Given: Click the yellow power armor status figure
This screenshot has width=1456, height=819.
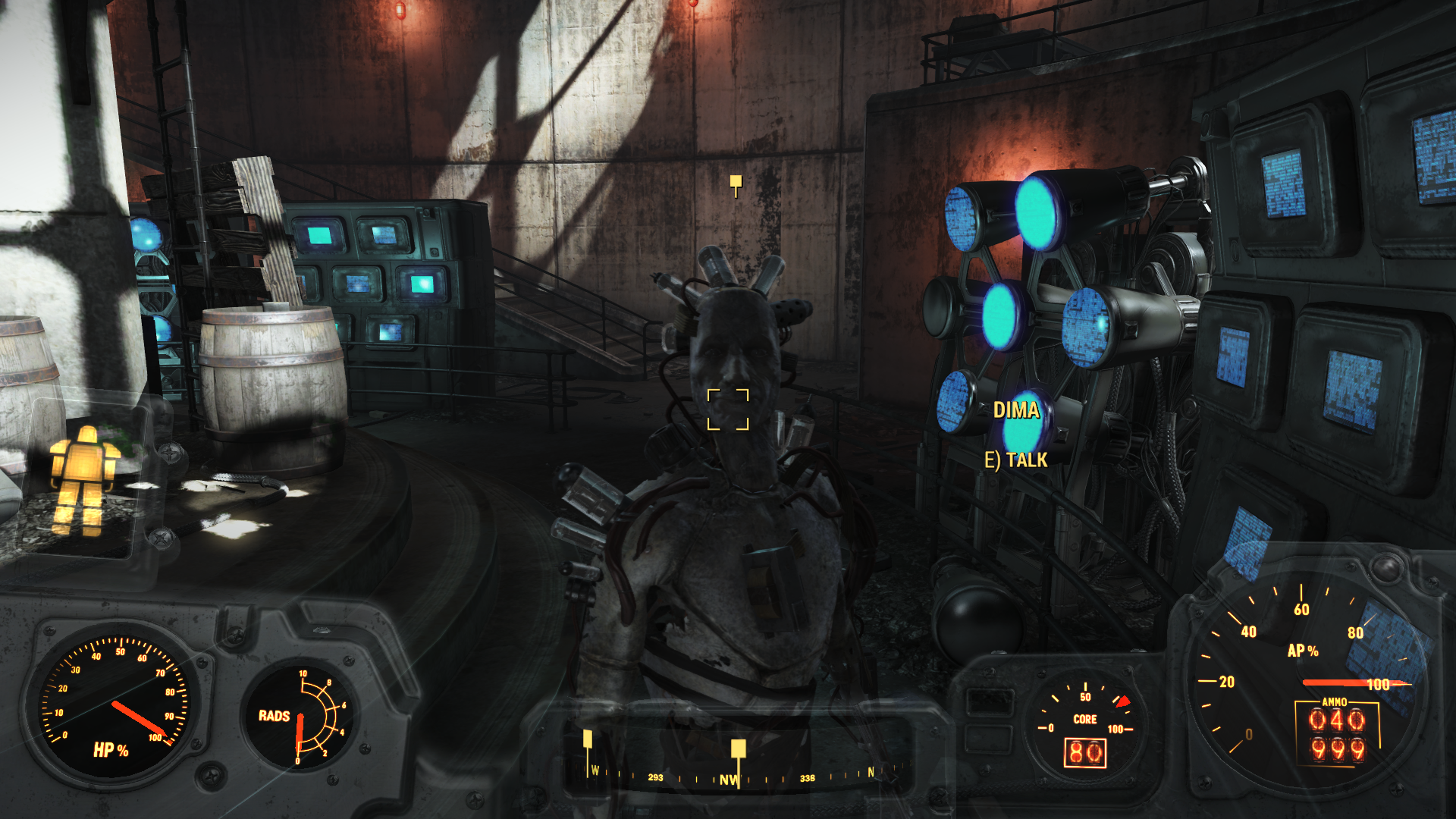Looking at the screenshot, I should click(x=84, y=479).
